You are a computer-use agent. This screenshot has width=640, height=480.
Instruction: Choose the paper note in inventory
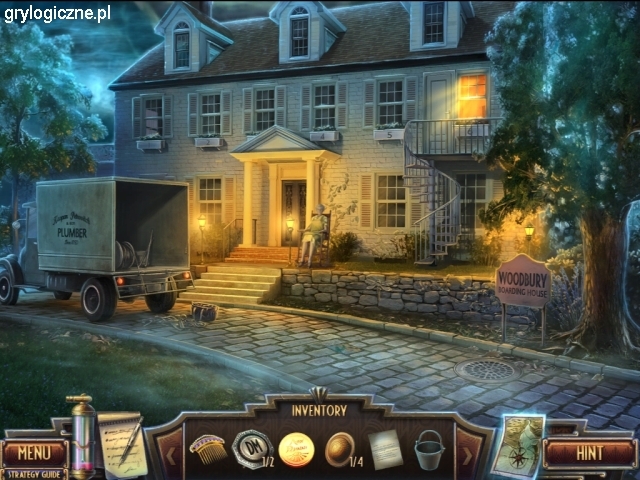coord(385,448)
